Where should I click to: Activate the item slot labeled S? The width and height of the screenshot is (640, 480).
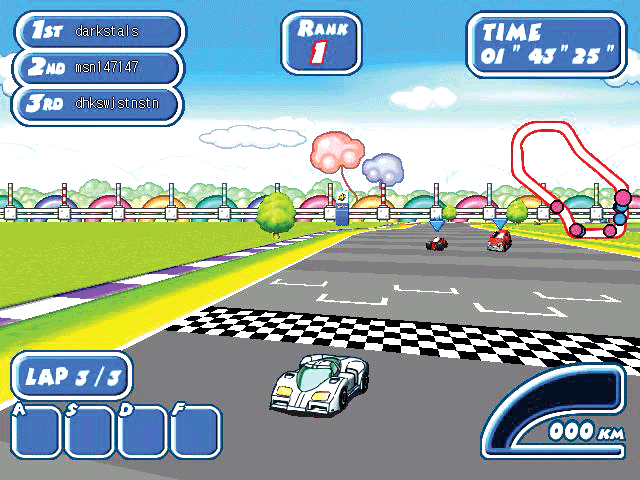pyautogui.click(x=90, y=432)
